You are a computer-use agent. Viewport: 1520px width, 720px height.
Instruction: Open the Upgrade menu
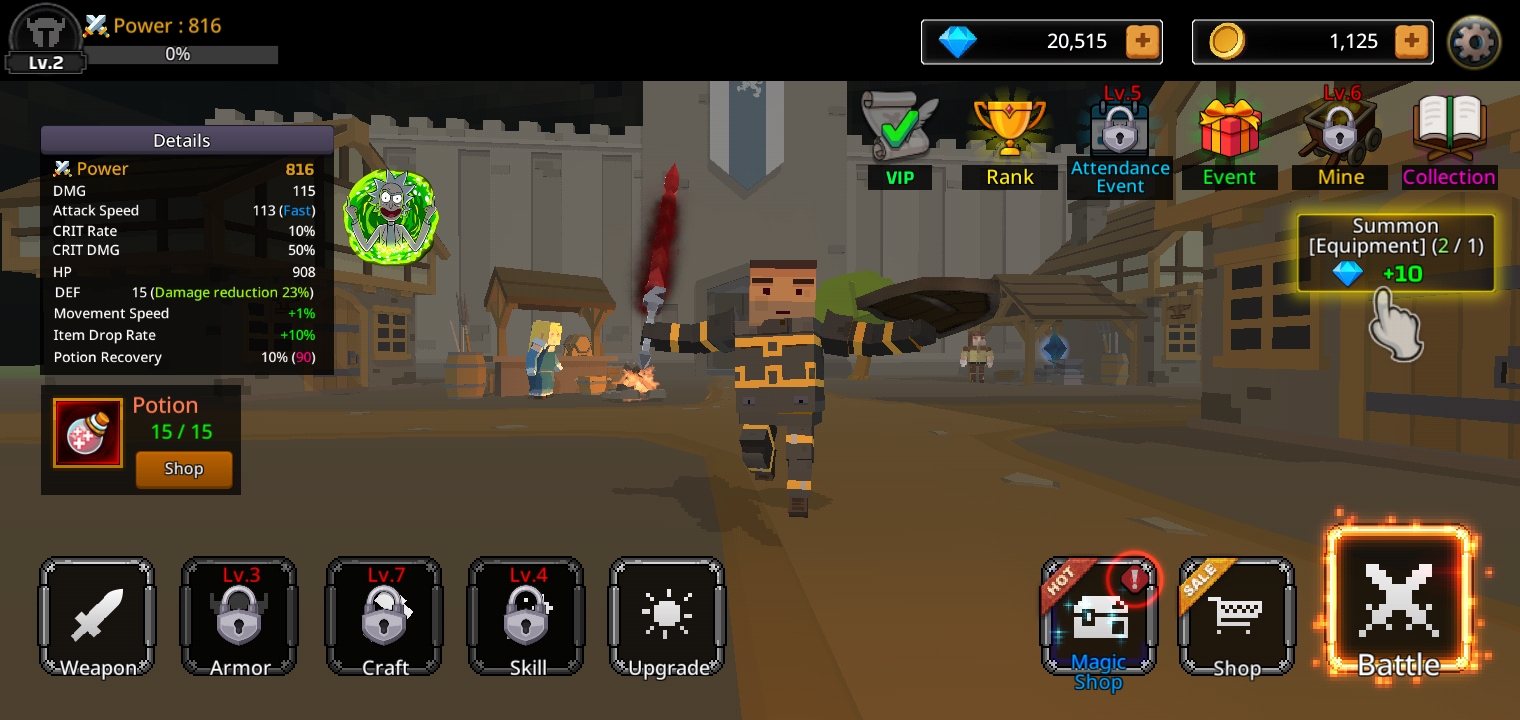[667, 617]
